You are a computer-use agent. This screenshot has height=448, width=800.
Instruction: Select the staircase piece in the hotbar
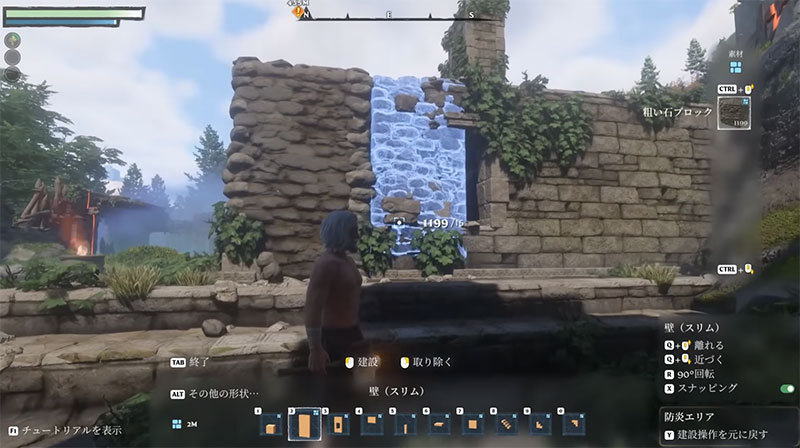pos(506,425)
